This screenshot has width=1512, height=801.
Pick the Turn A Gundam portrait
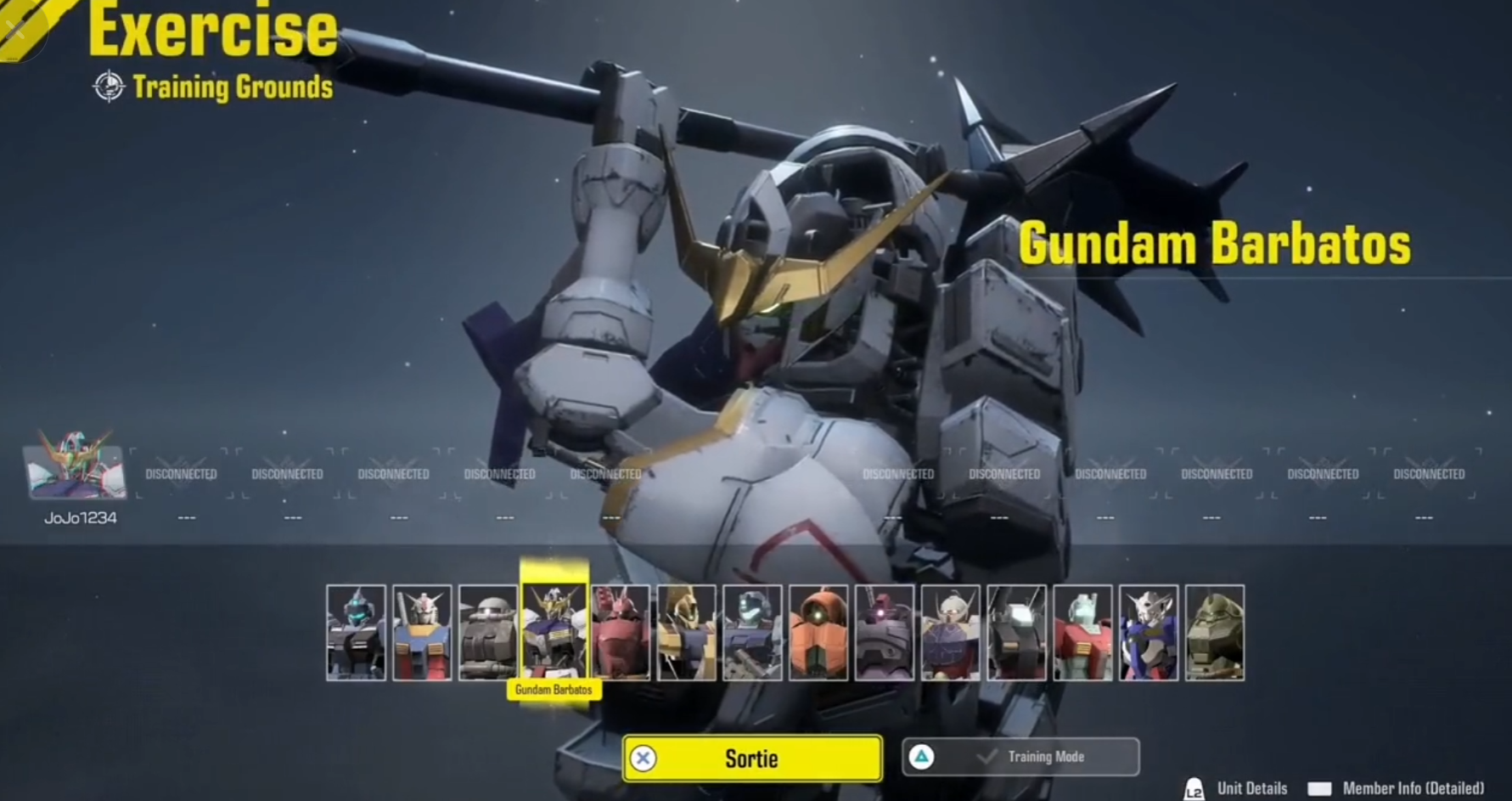pos(951,632)
